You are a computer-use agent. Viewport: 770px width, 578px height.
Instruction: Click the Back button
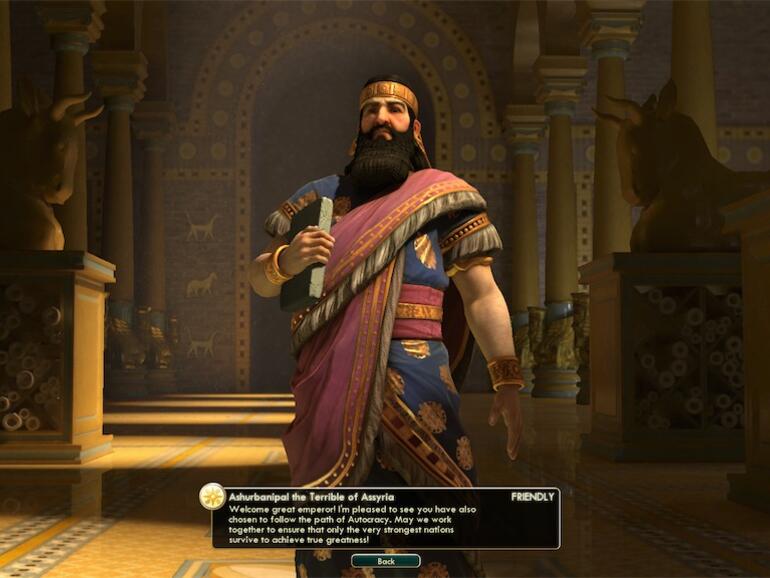pyautogui.click(x=385, y=561)
